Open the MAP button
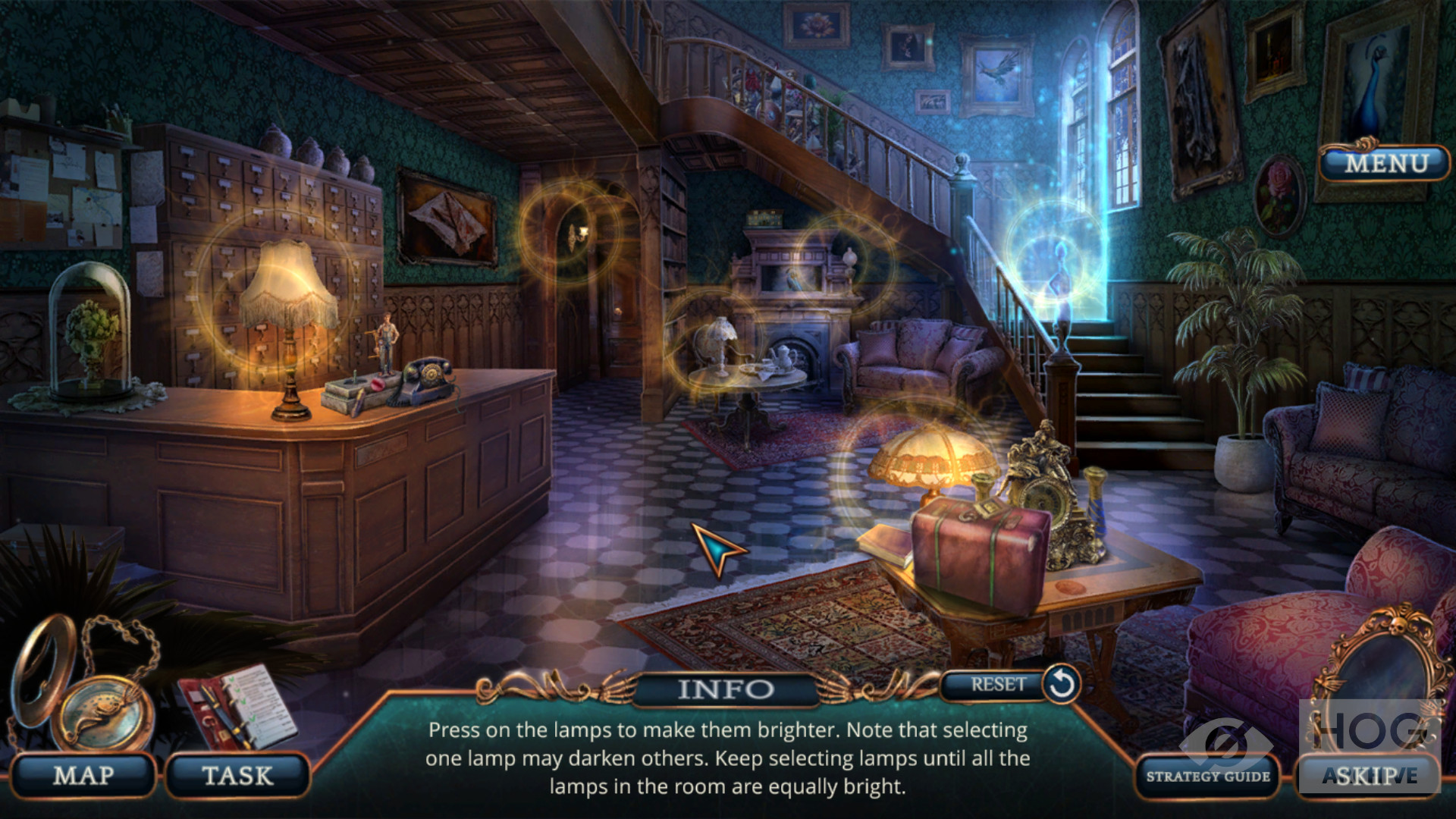 click(83, 776)
